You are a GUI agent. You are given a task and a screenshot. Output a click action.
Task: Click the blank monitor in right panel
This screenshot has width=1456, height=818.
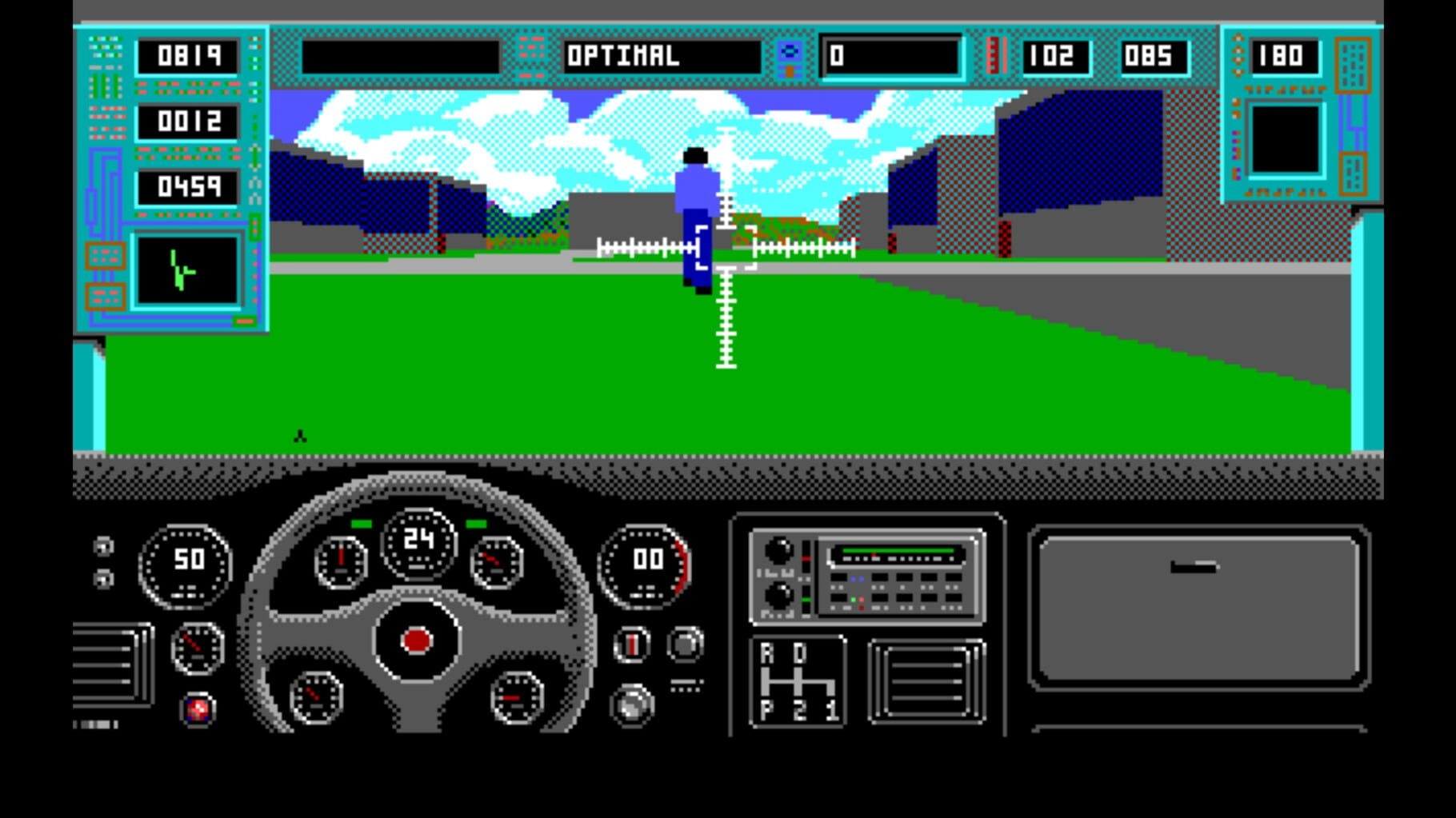pos(1284,139)
